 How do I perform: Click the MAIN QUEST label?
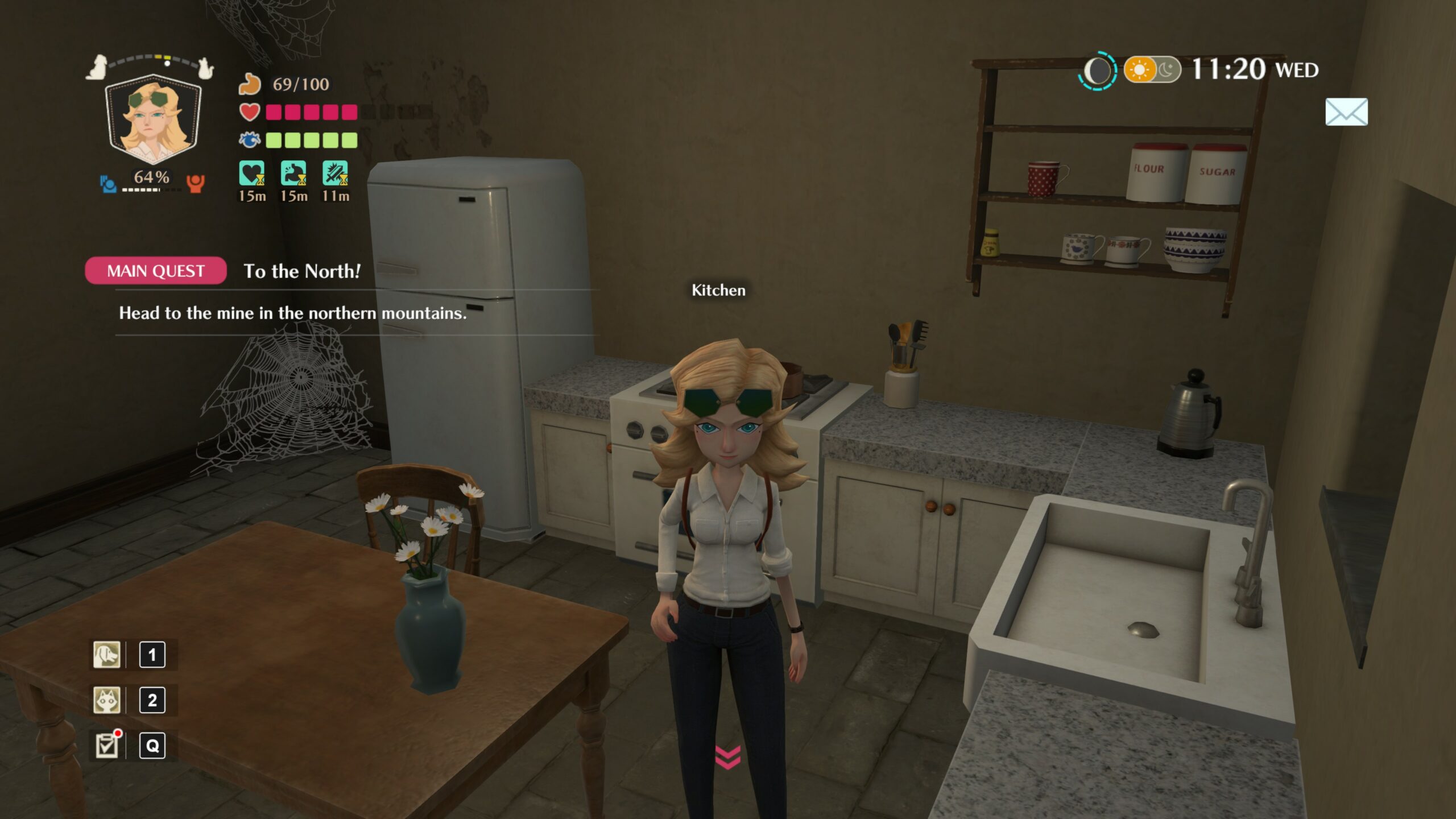point(156,271)
